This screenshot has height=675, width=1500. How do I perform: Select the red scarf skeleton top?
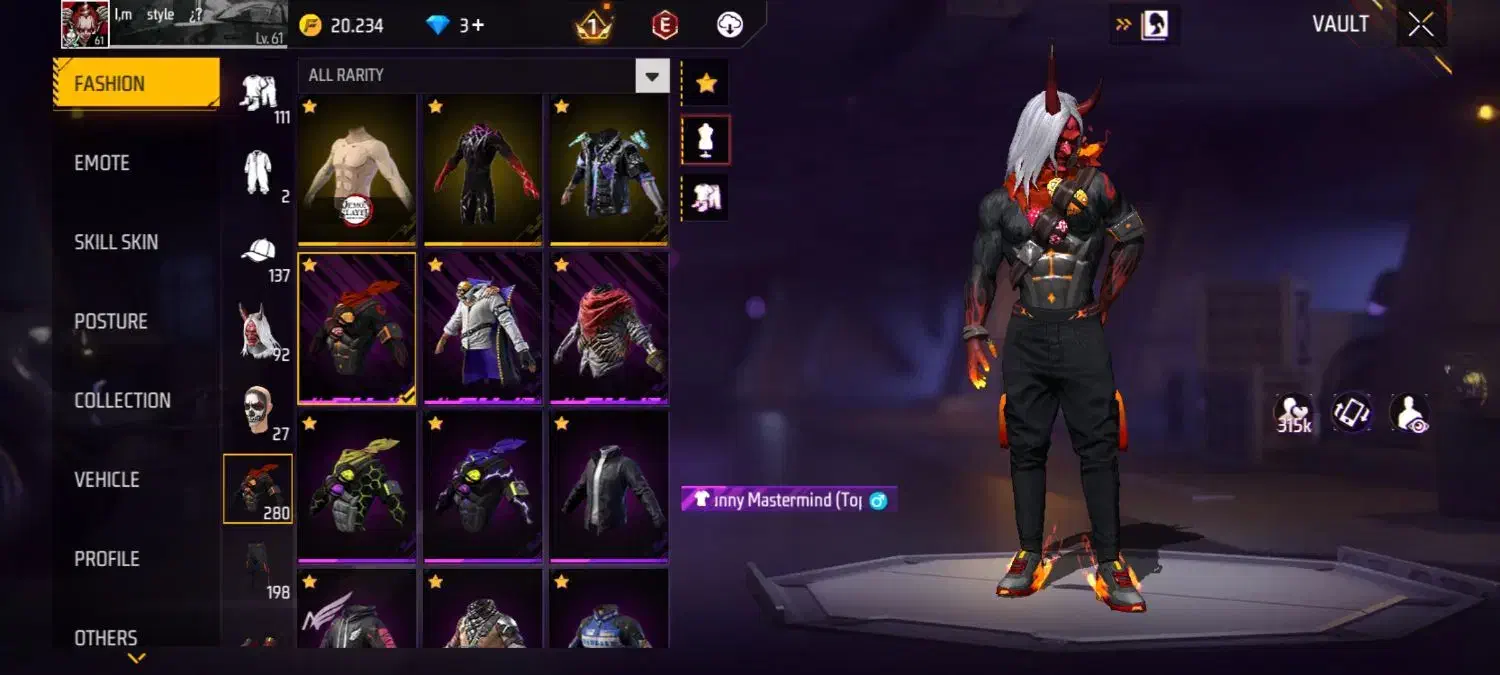[x=609, y=327]
